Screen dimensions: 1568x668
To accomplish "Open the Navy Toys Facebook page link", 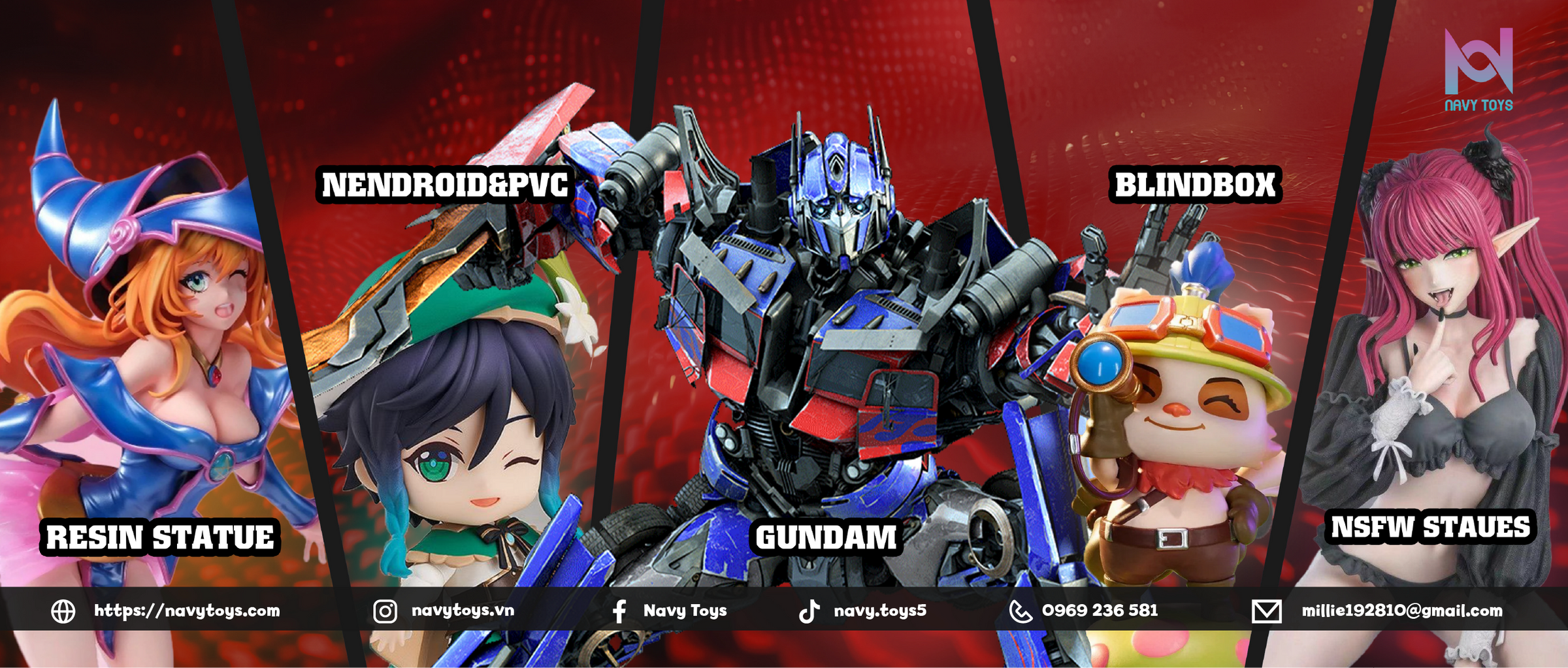I will 685,611.
